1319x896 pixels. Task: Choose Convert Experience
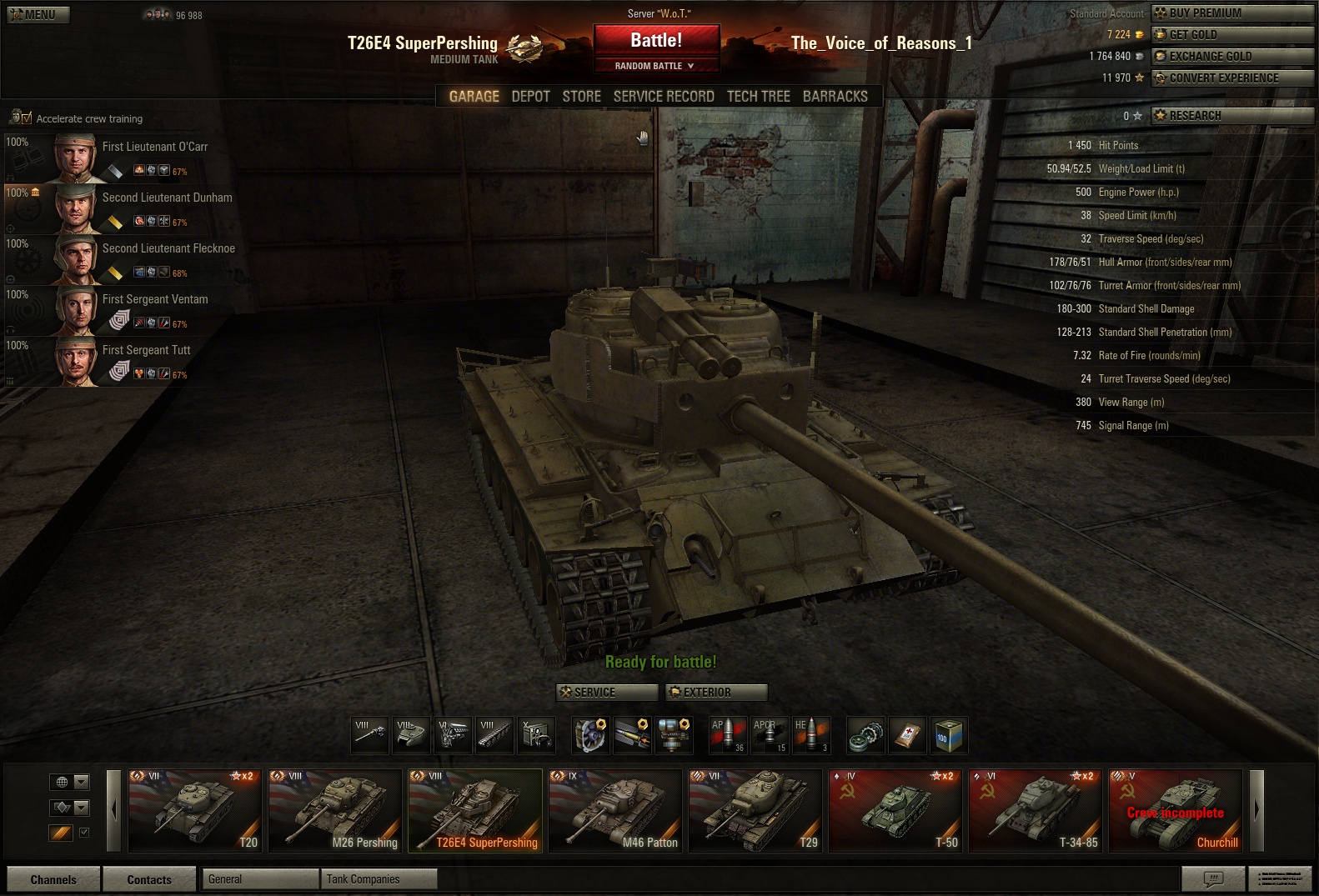(x=1231, y=78)
